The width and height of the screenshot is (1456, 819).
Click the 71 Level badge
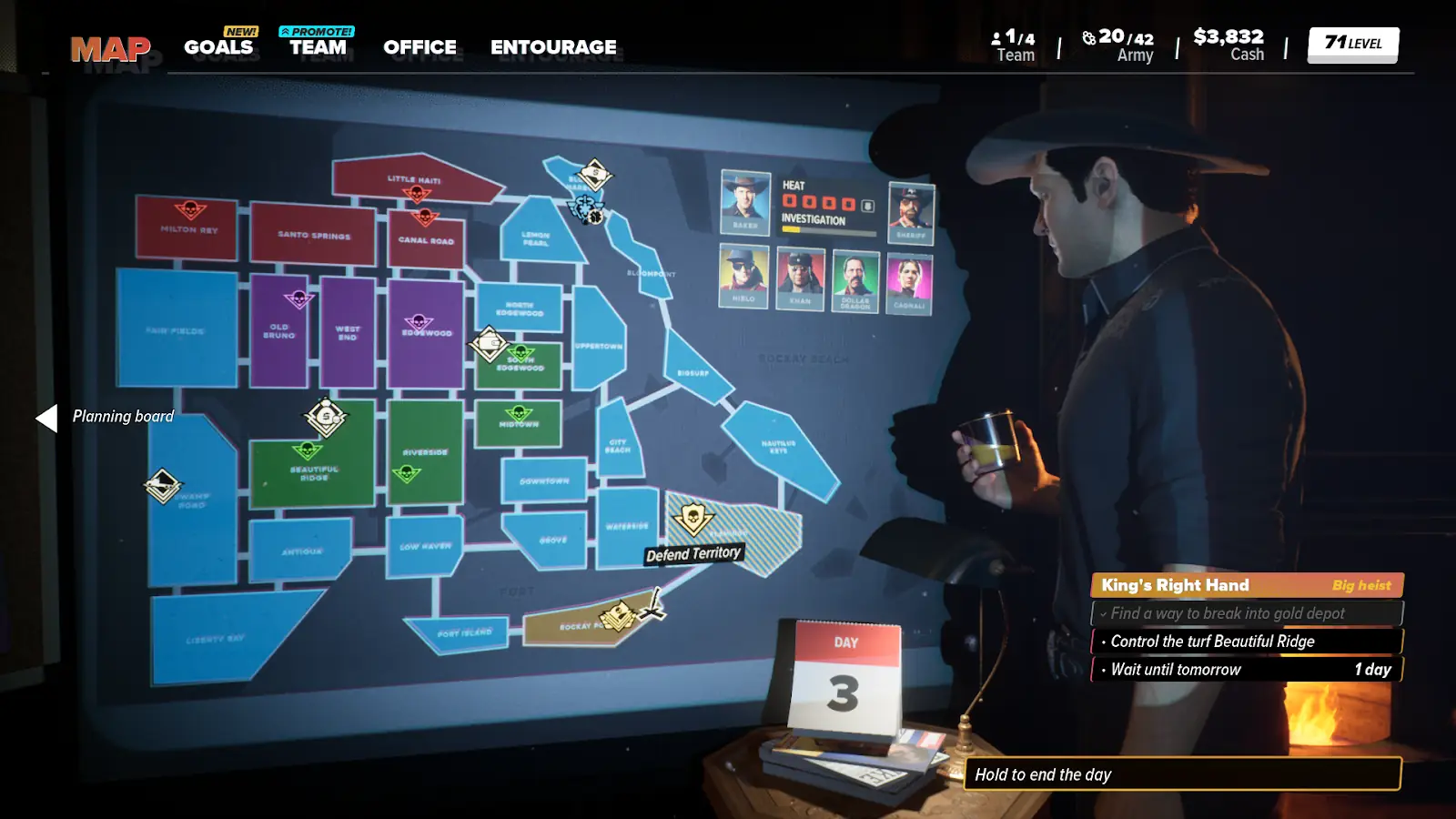[1353, 44]
